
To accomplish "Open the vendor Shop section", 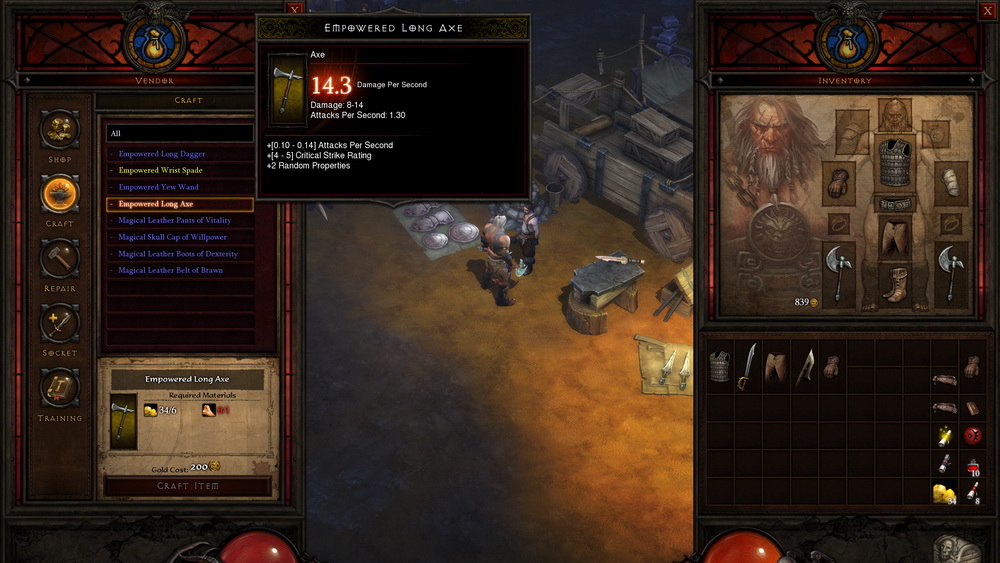I will [x=60, y=129].
